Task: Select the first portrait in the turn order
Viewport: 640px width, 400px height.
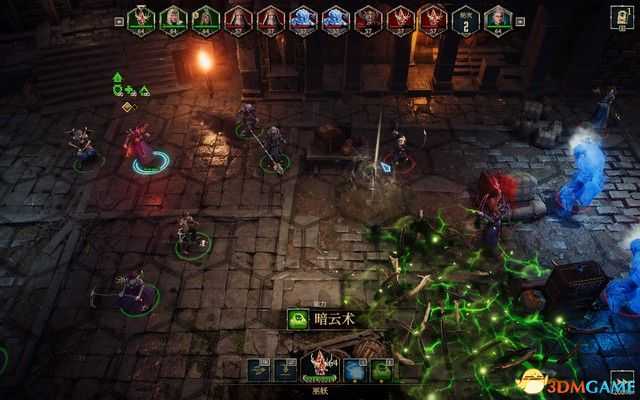Action: click(x=141, y=19)
